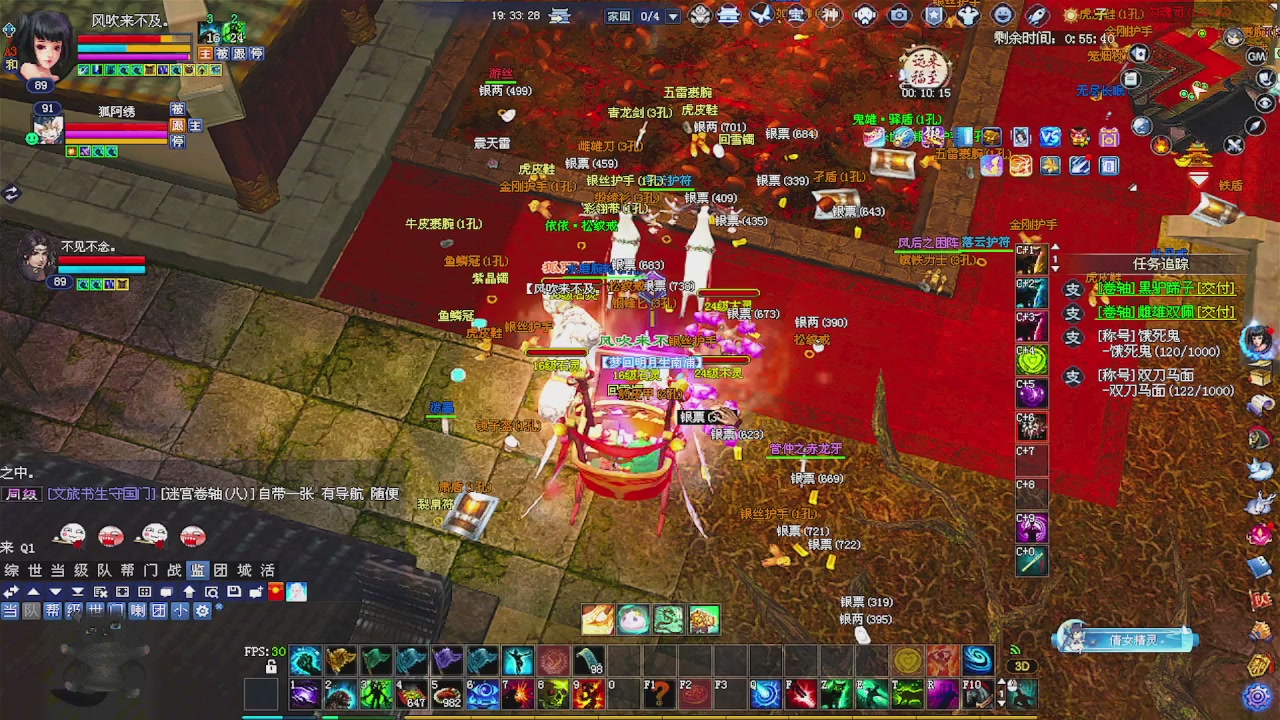
Task: Click the up arrow above the right skill column
Action: point(1054,246)
